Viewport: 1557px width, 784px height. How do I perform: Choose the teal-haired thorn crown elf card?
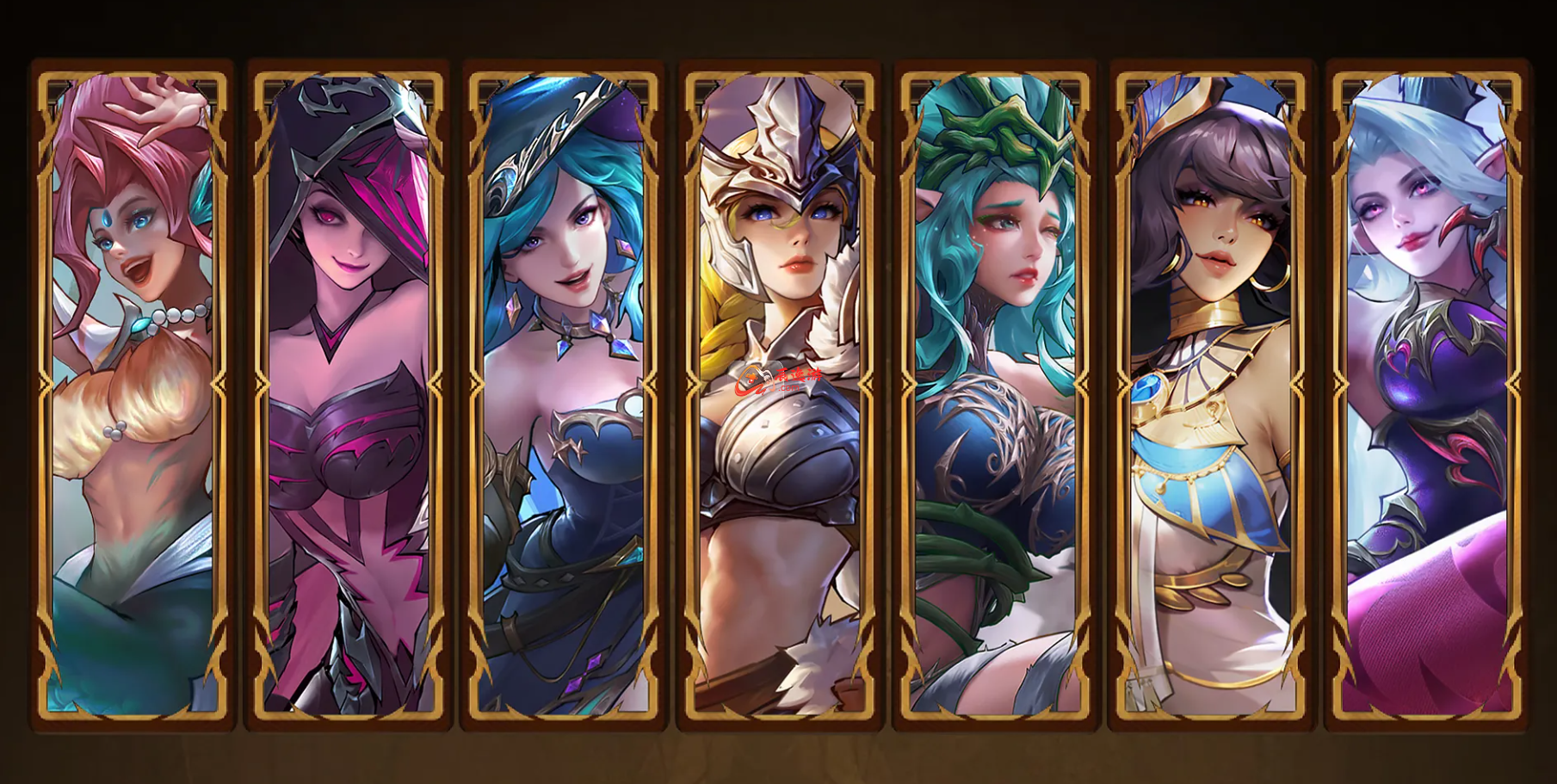996,396
